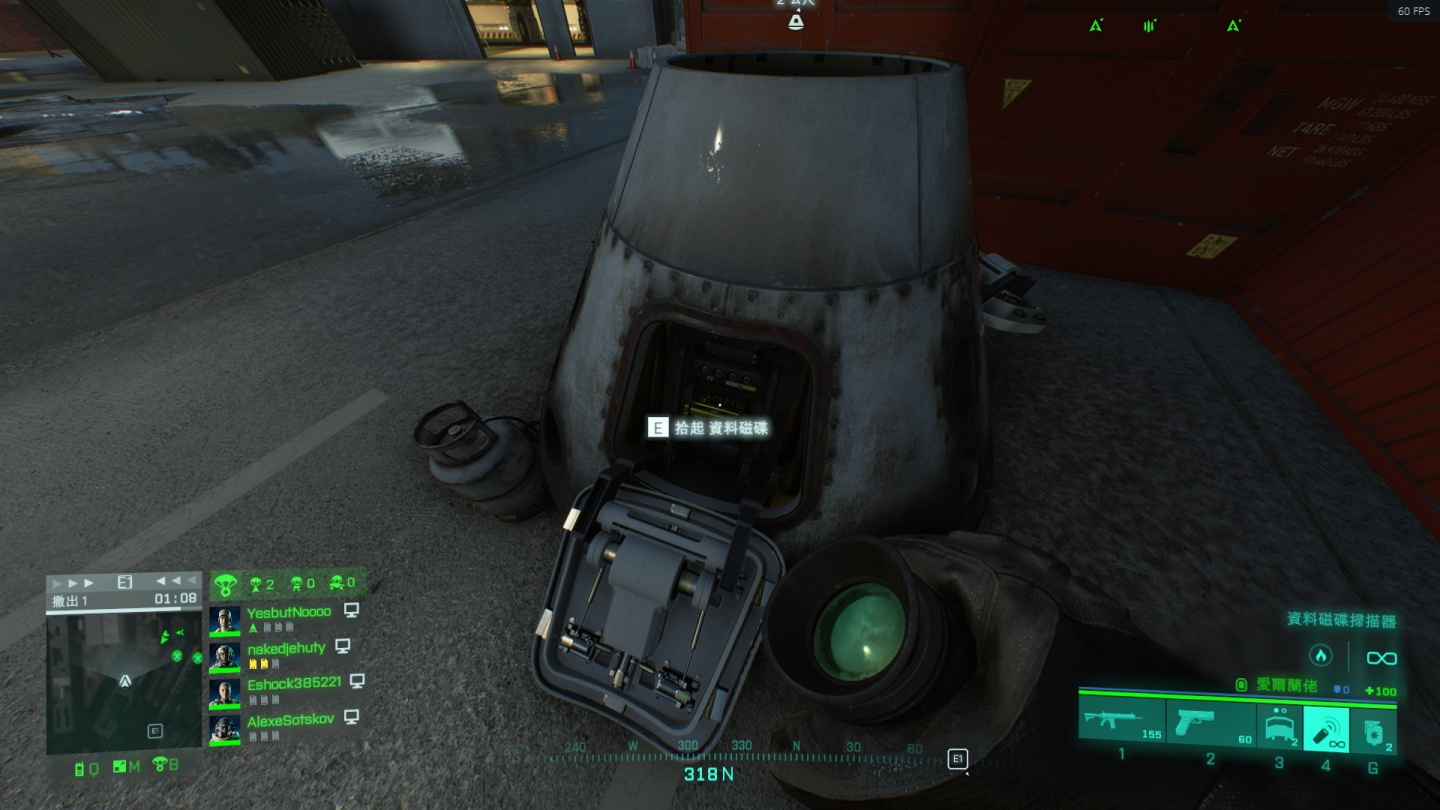1440x810 pixels.
Task: Click the flame fire-mode icon
Action: (1320, 657)
